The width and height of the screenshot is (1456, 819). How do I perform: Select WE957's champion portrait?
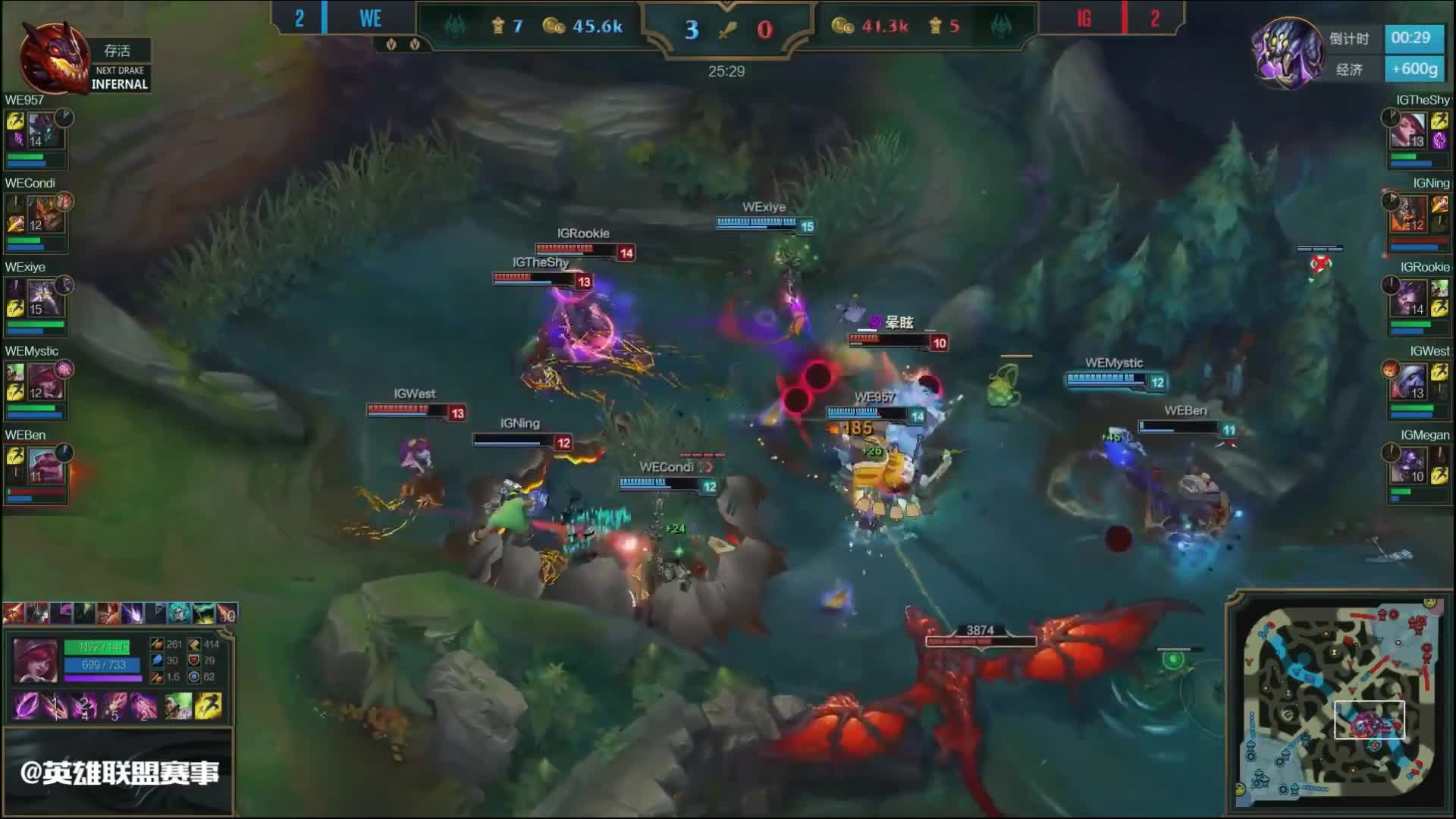coord(45,130)
